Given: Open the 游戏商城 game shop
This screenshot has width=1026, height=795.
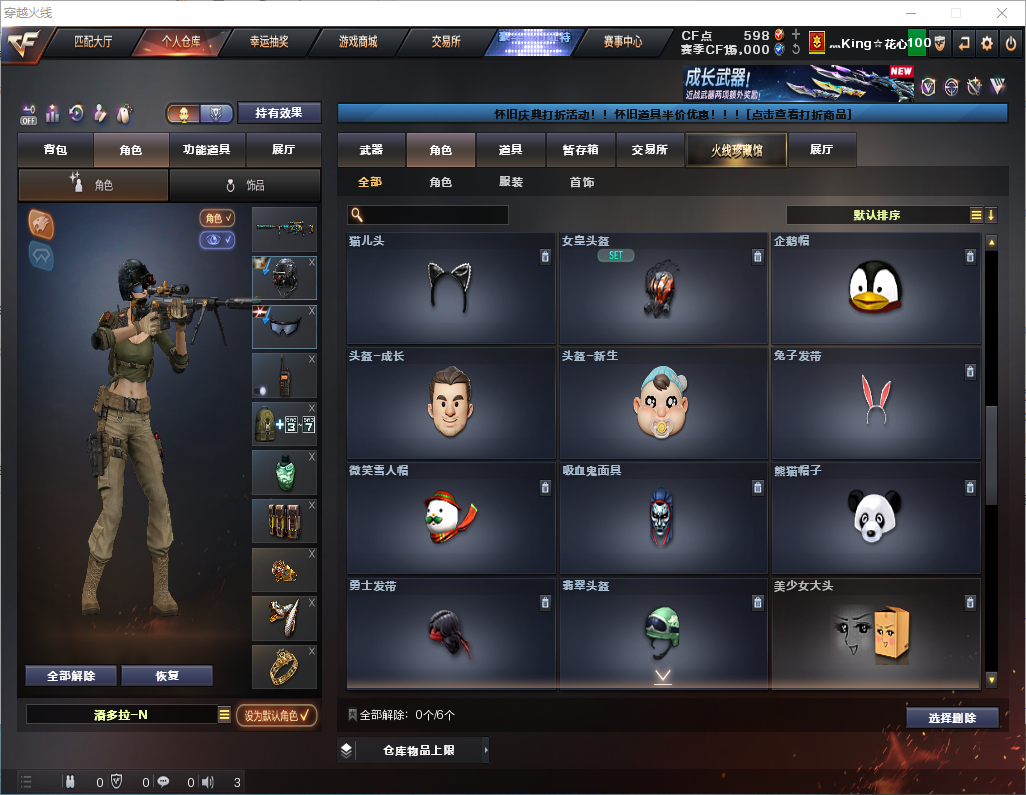Looking at the screenshot, I should [x=357, y=42].
